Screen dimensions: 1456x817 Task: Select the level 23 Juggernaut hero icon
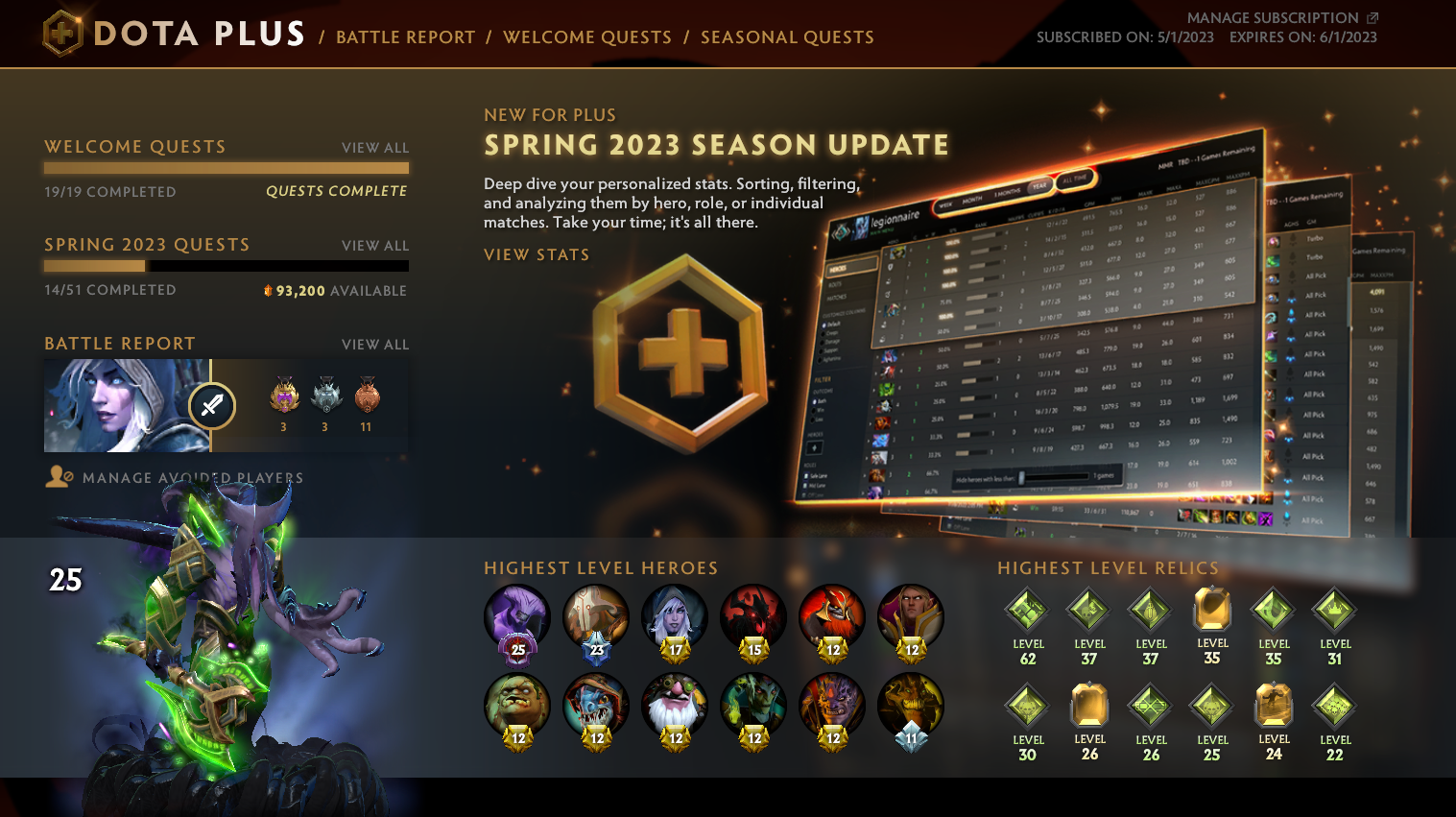pos(596,617)
